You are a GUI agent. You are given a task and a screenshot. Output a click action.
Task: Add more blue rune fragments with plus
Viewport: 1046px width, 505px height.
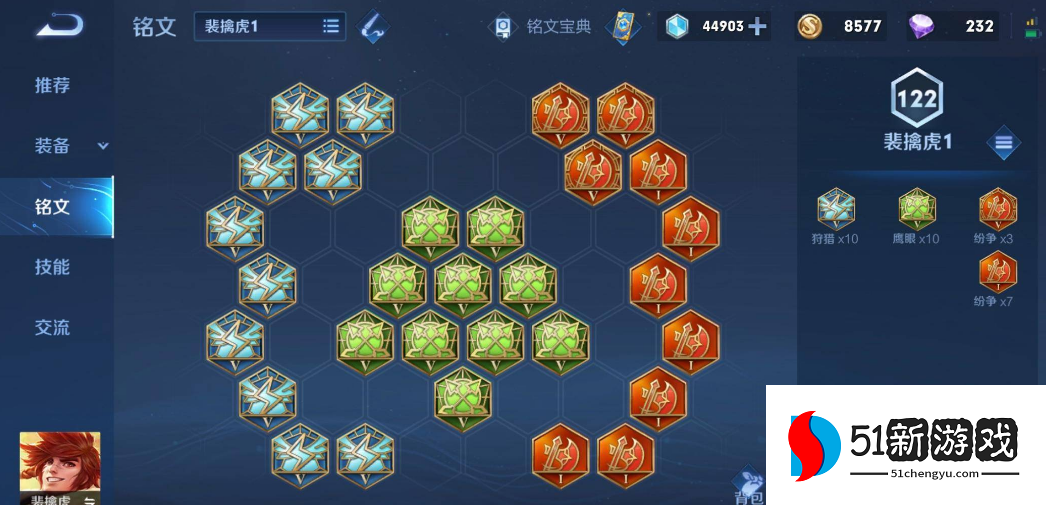pos(758,27)
